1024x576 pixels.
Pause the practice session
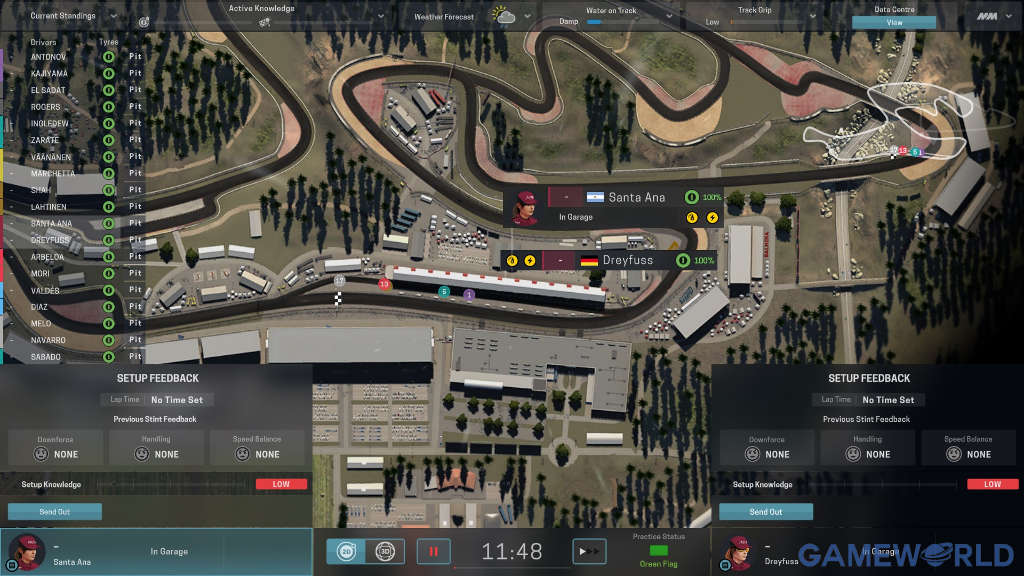(x=434, y=551)
